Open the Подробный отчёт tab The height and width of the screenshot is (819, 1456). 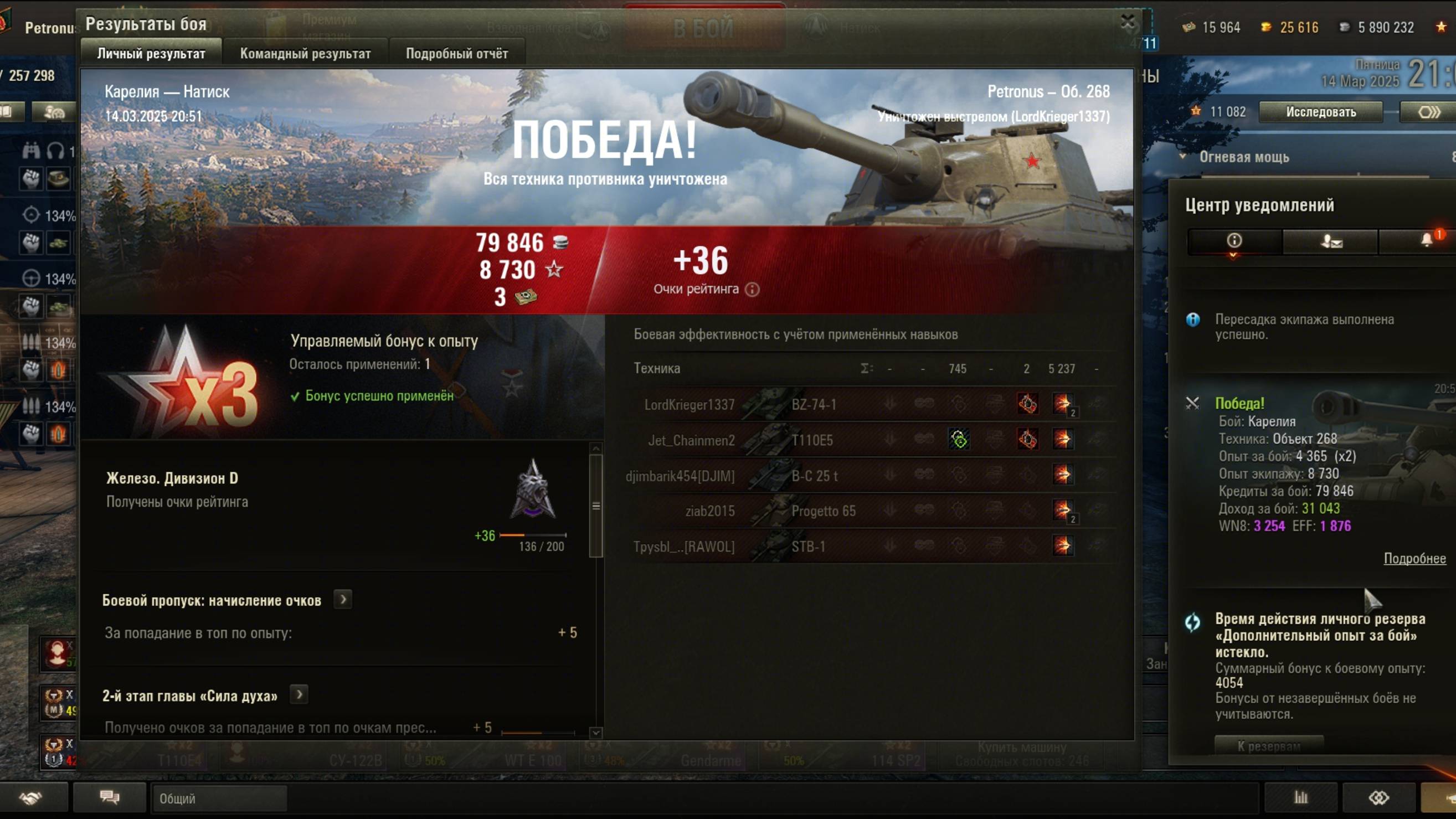(457, 54)
